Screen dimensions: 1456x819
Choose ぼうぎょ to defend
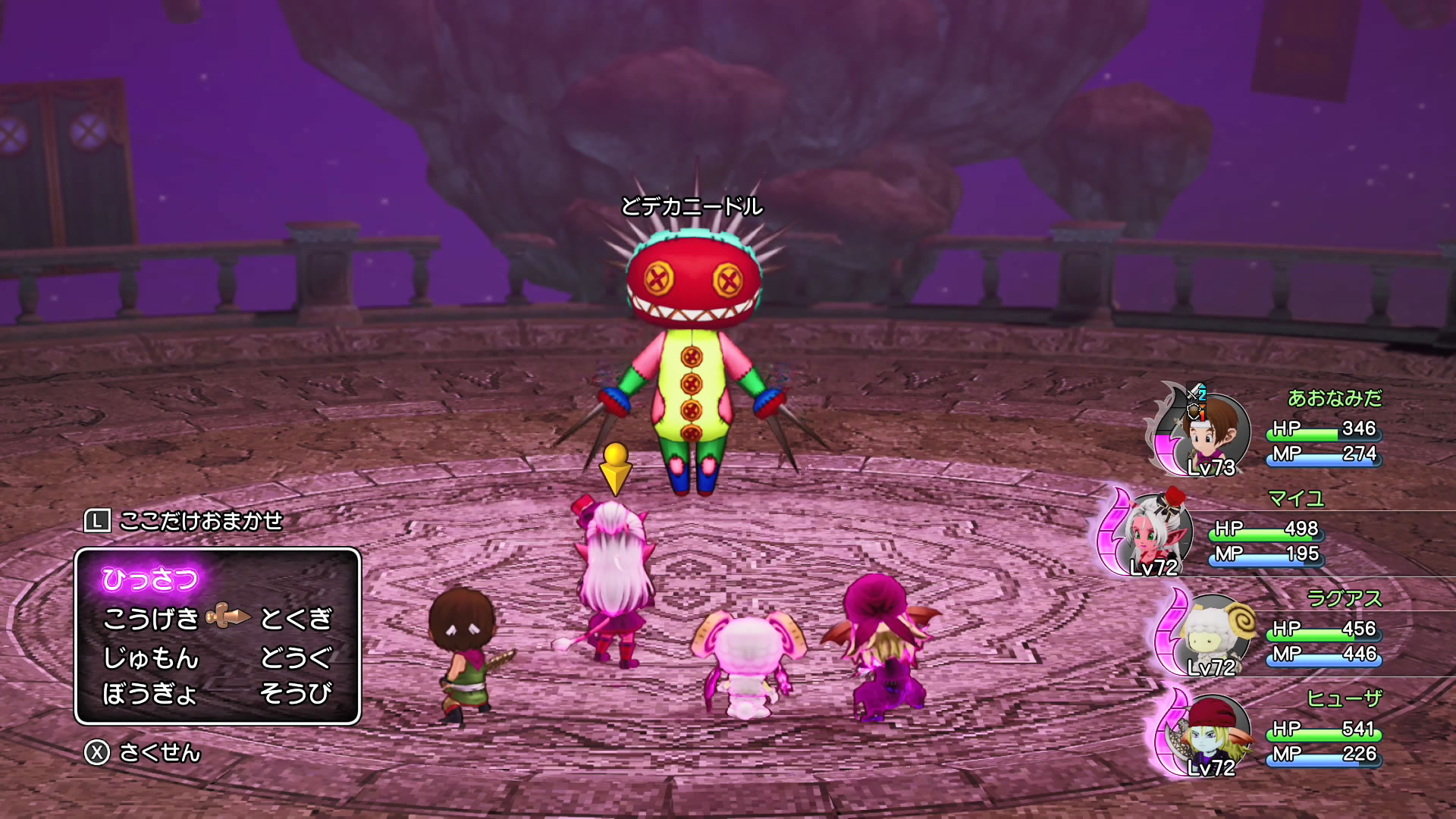coord(150,693)
